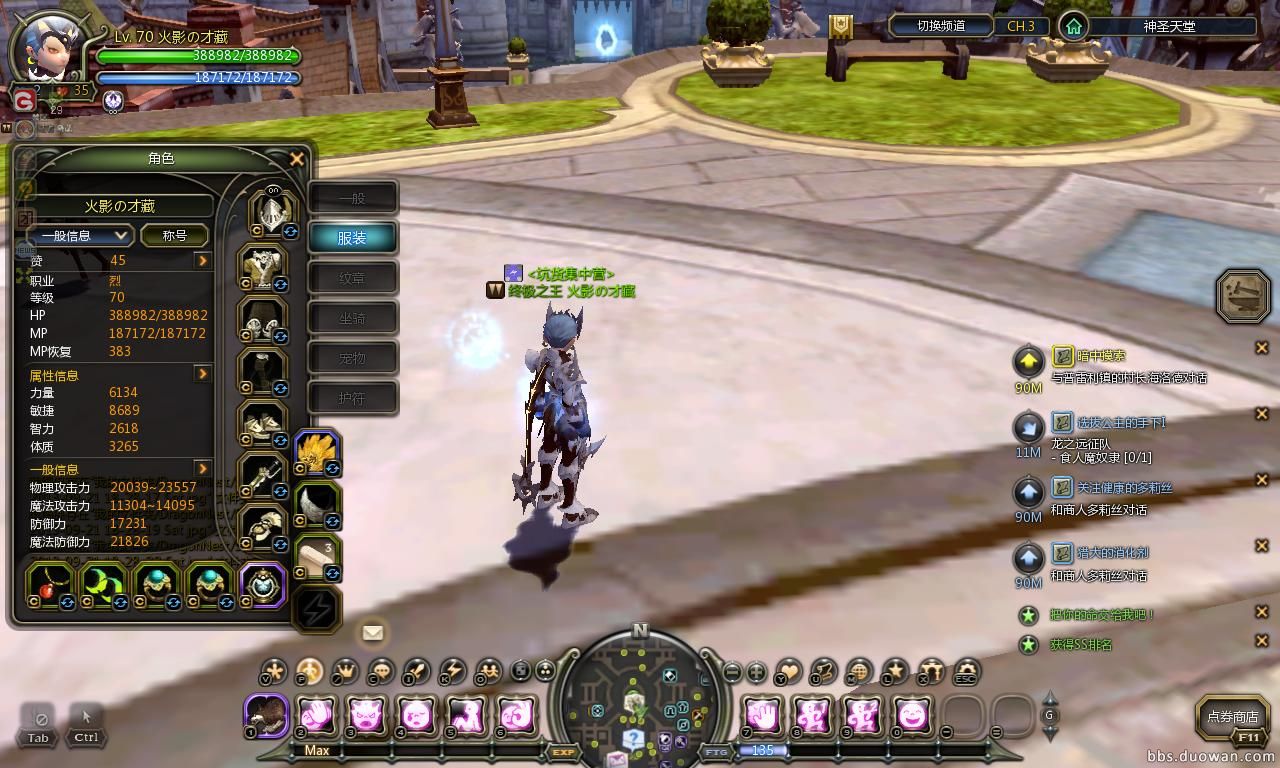Viewport: 1280px width, 768px height.
Task: Select the 暗中摸索 quest tracker entry
Action: point(1101,356)
